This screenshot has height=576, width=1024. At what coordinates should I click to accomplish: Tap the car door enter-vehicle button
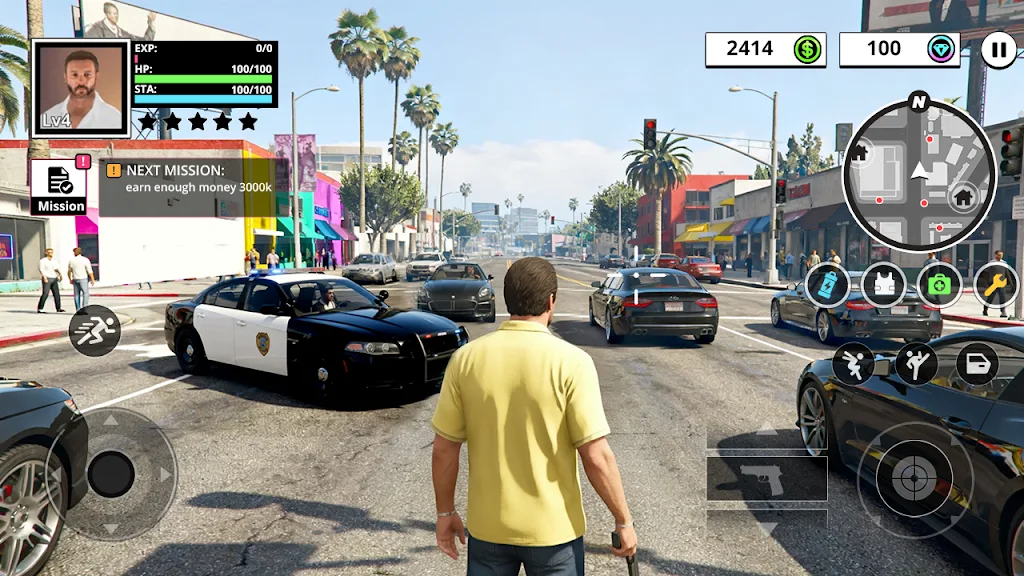coord(977,364)
